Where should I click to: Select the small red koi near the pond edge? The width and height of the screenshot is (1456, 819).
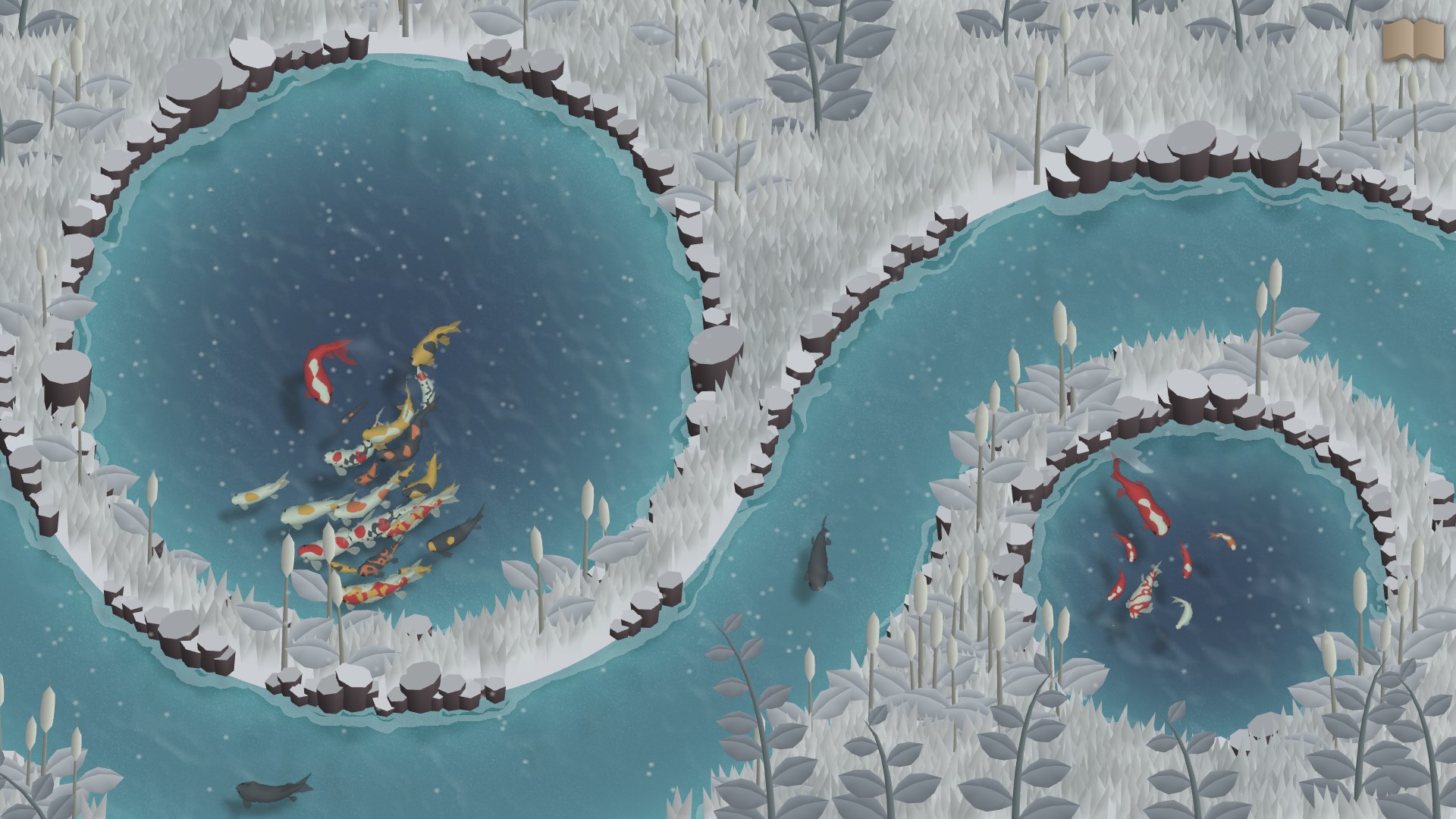click(x=1119, y=587)
